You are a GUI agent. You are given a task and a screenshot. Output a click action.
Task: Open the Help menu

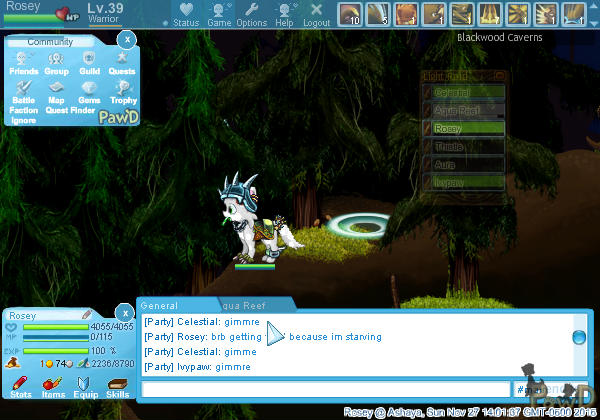tap(285, 13)
